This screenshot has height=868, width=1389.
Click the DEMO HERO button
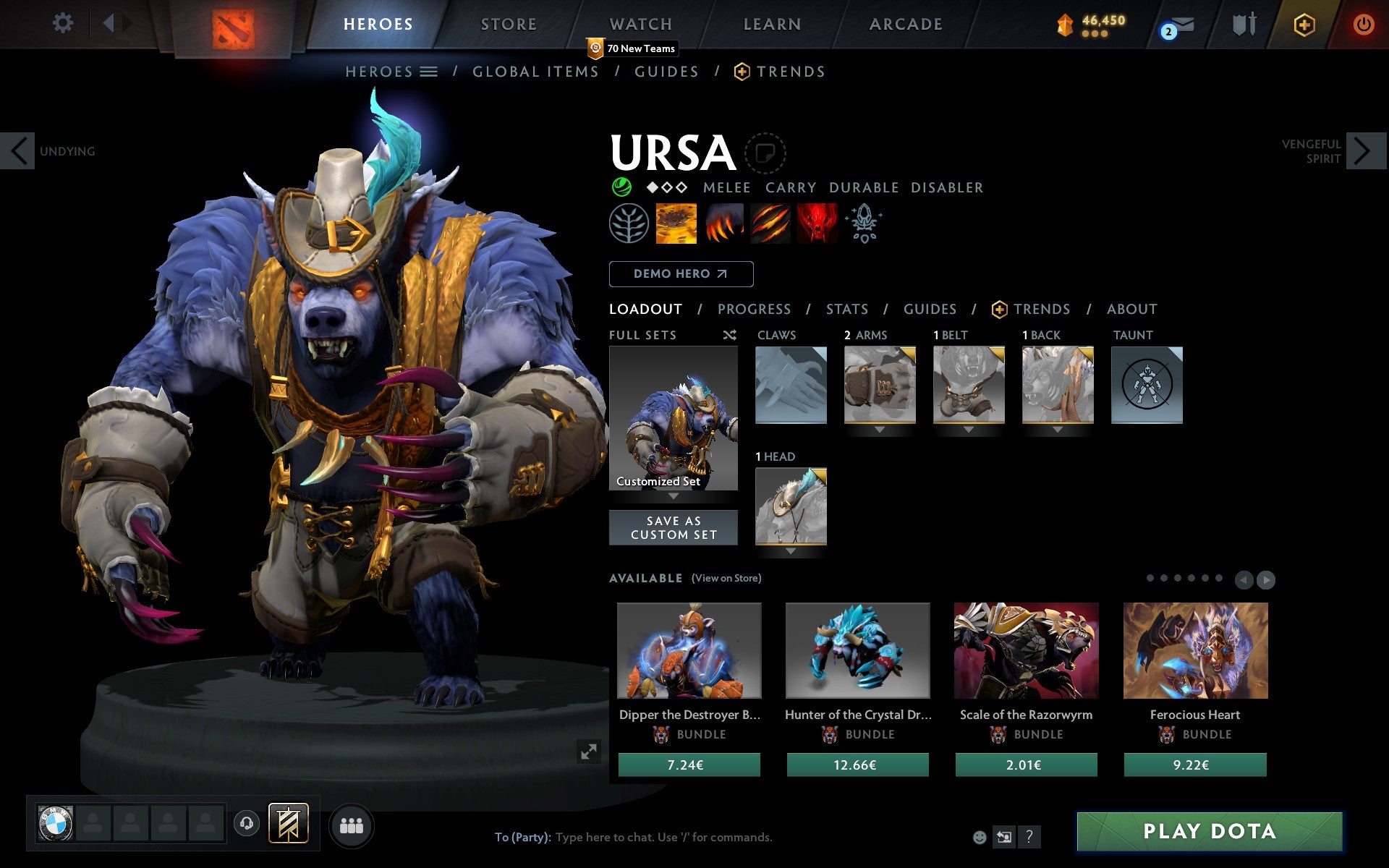[x=681, y=274]
